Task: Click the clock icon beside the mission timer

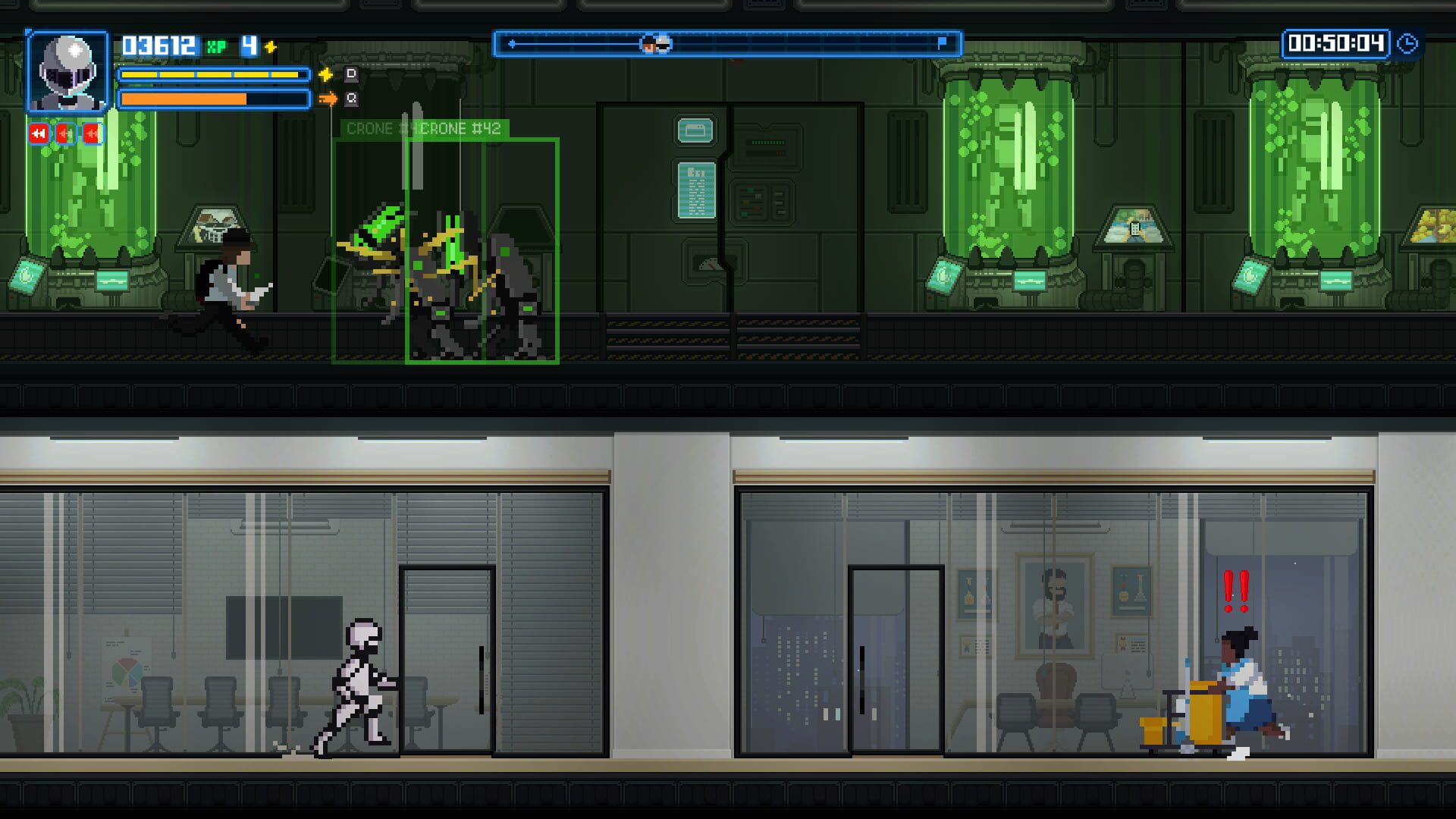Action: pyautogui.click(x=1408, y=44)
